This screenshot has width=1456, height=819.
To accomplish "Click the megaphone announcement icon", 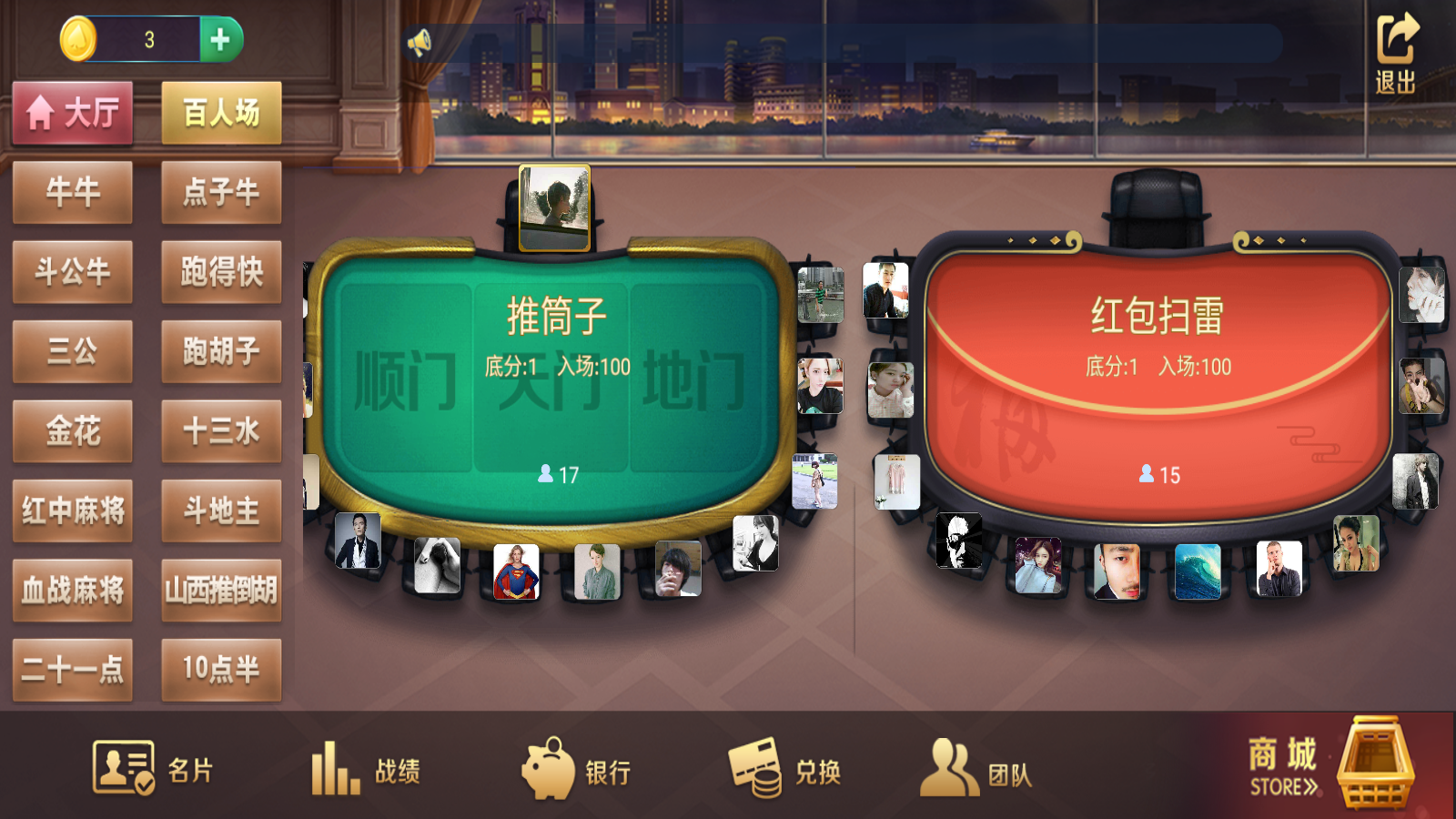I will 419,41.
